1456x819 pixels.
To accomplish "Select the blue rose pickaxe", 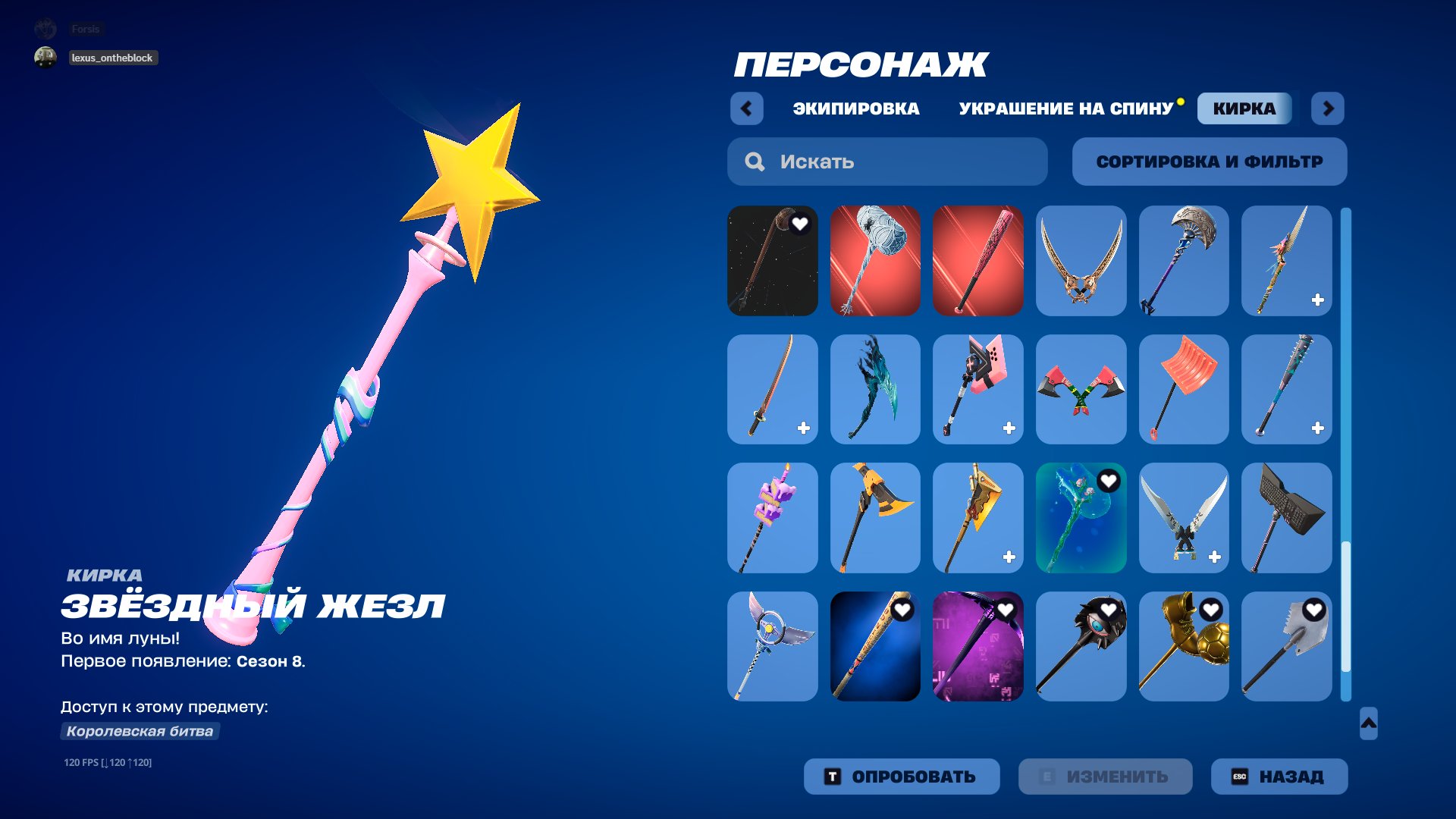I will (1081, 517).
